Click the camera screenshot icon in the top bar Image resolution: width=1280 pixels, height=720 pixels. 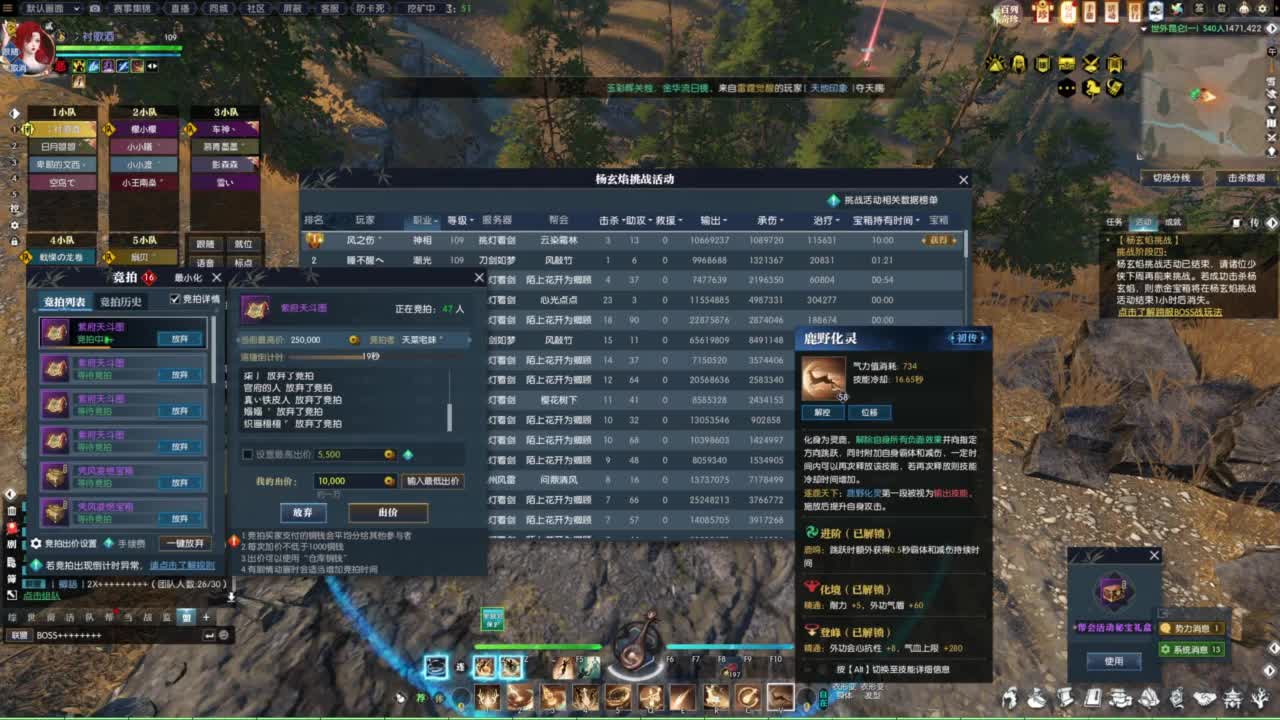coord(94,9)
